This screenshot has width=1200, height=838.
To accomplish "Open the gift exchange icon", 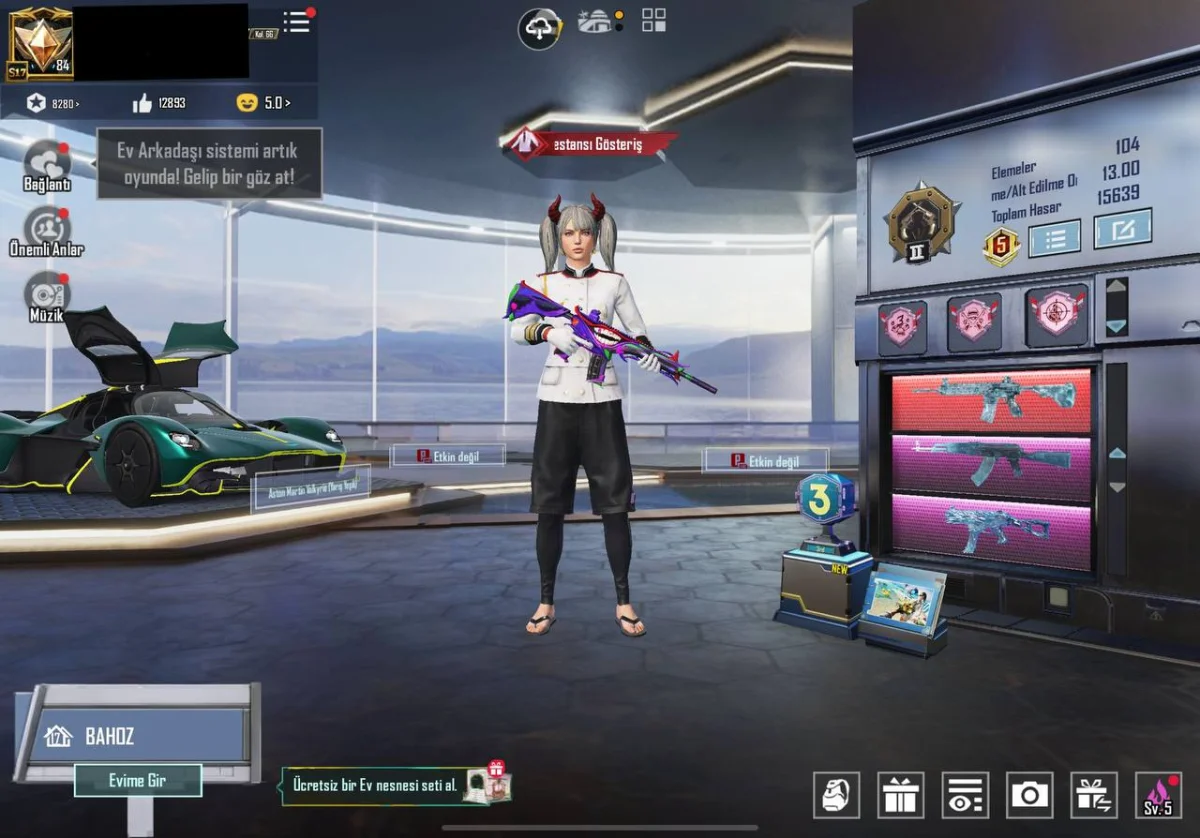I will (1094, 795).
